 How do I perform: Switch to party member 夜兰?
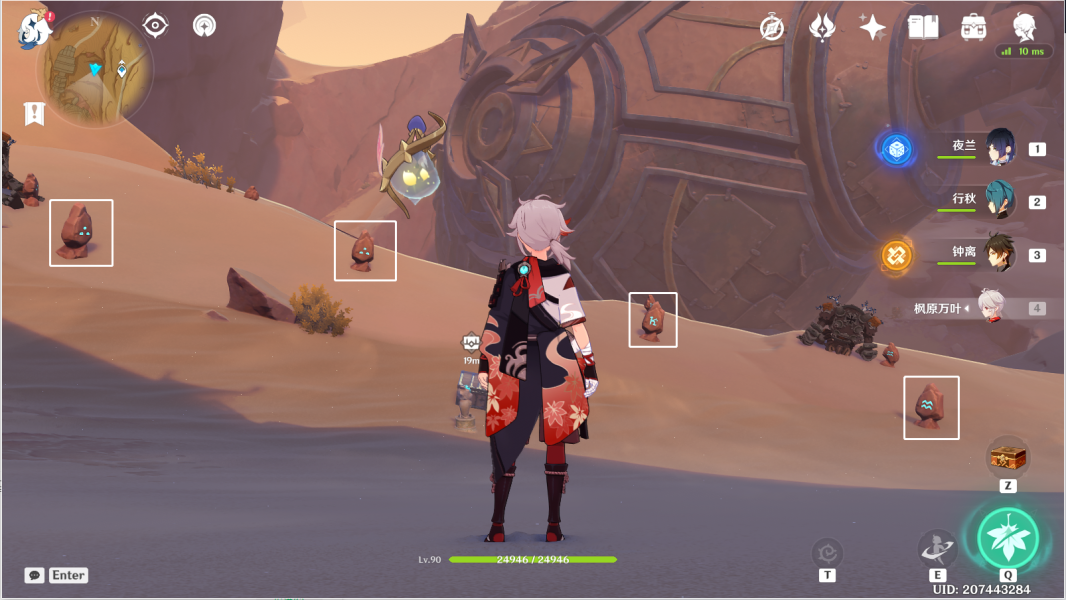1000,146
